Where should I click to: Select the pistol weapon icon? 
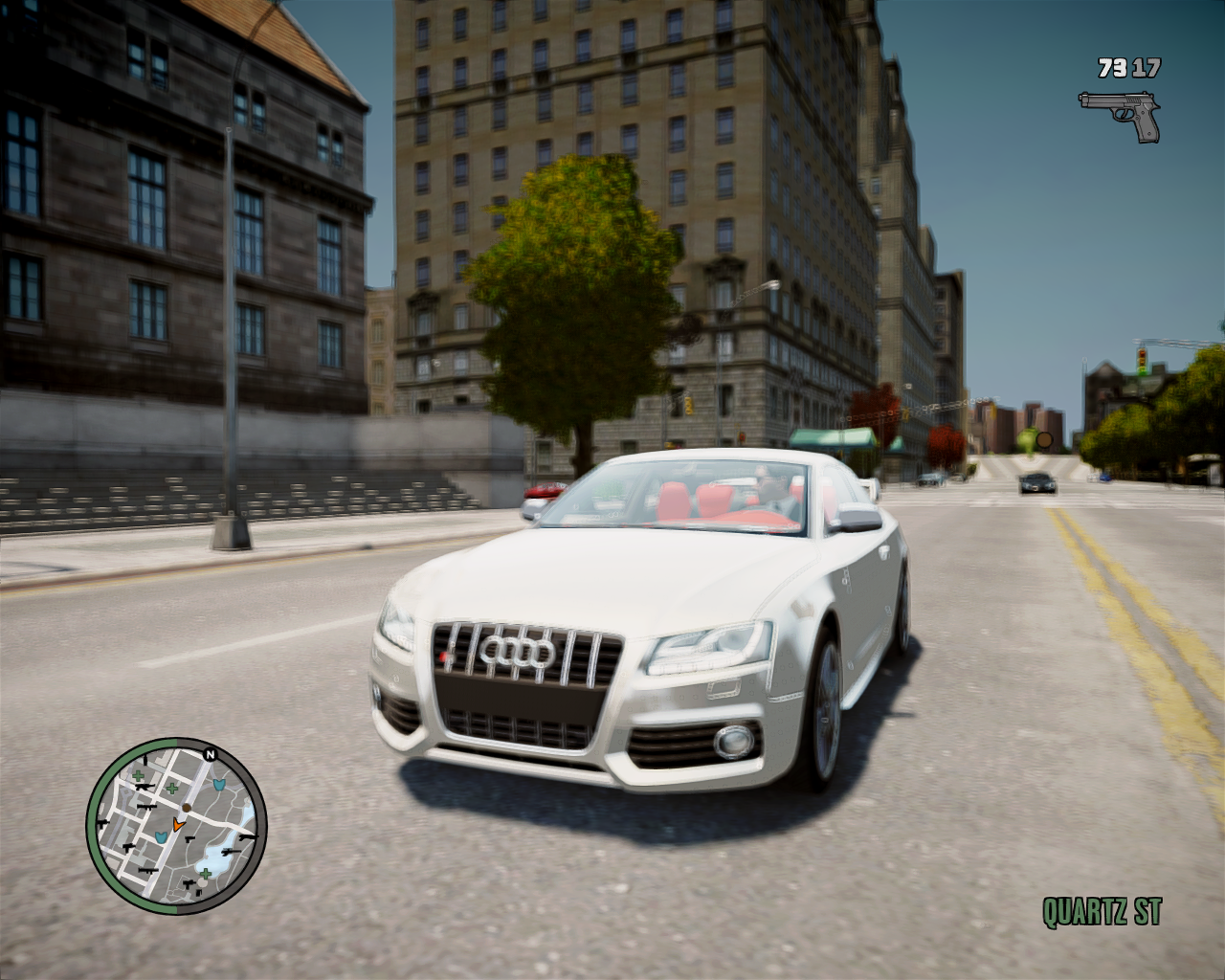1119,115
